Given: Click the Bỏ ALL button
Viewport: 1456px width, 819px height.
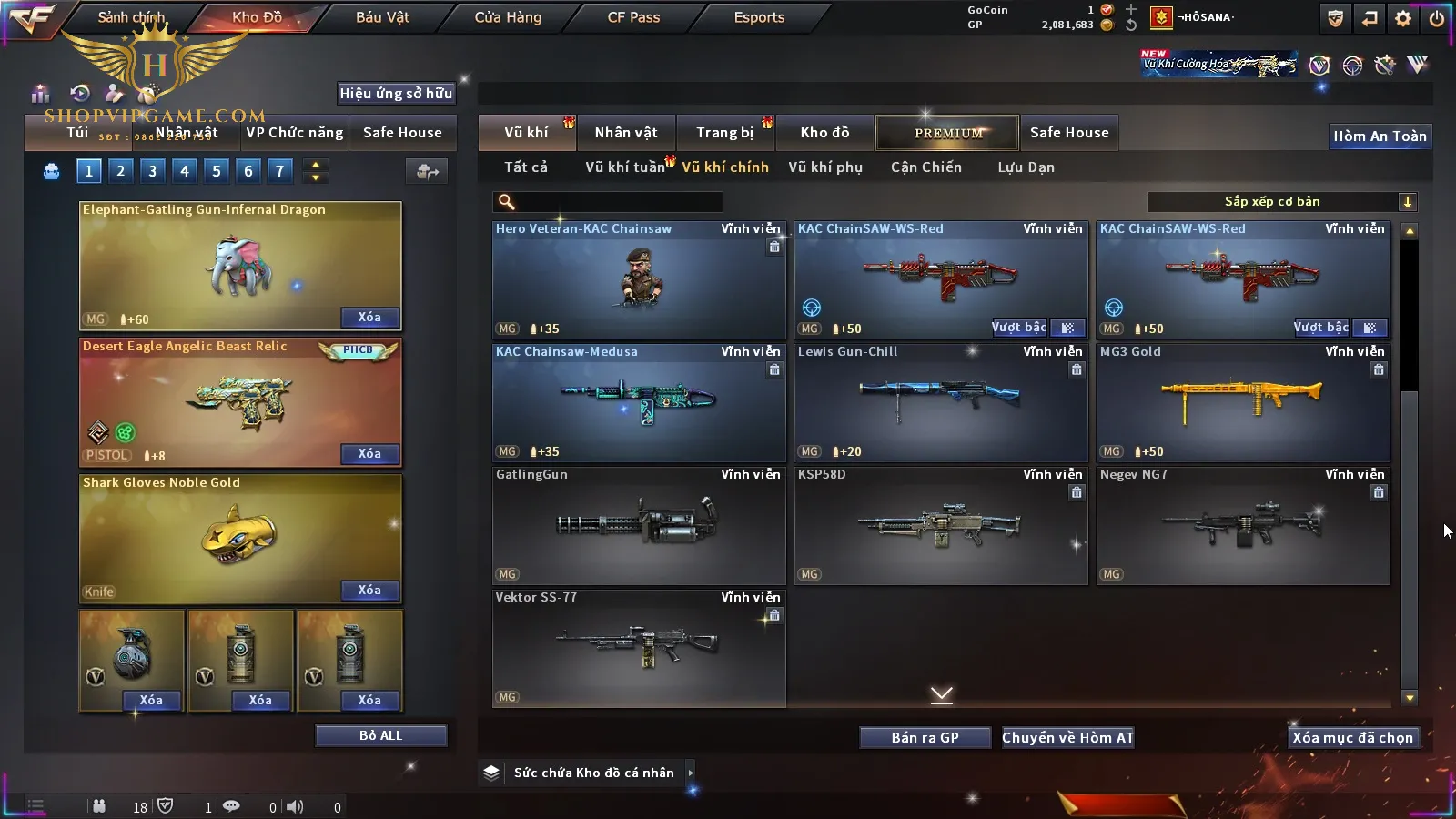Looking at the screenshot, I should click(x=380, y=735).
